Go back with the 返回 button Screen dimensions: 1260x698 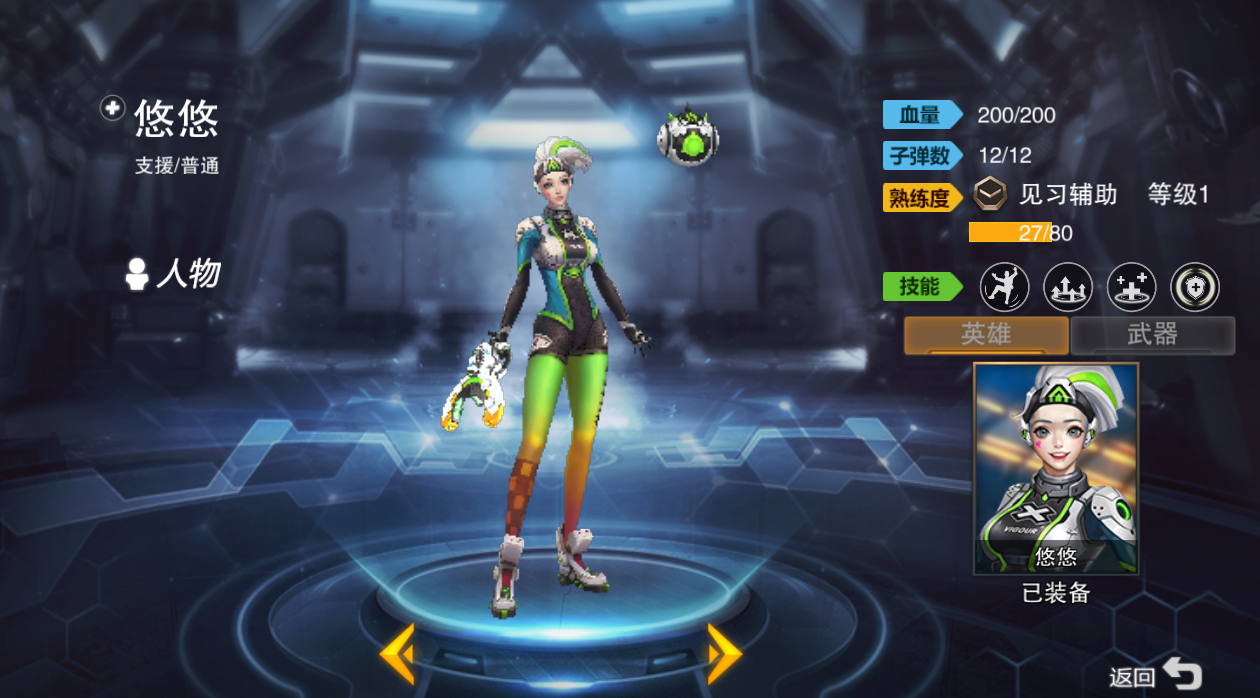tap(1156, 676)
